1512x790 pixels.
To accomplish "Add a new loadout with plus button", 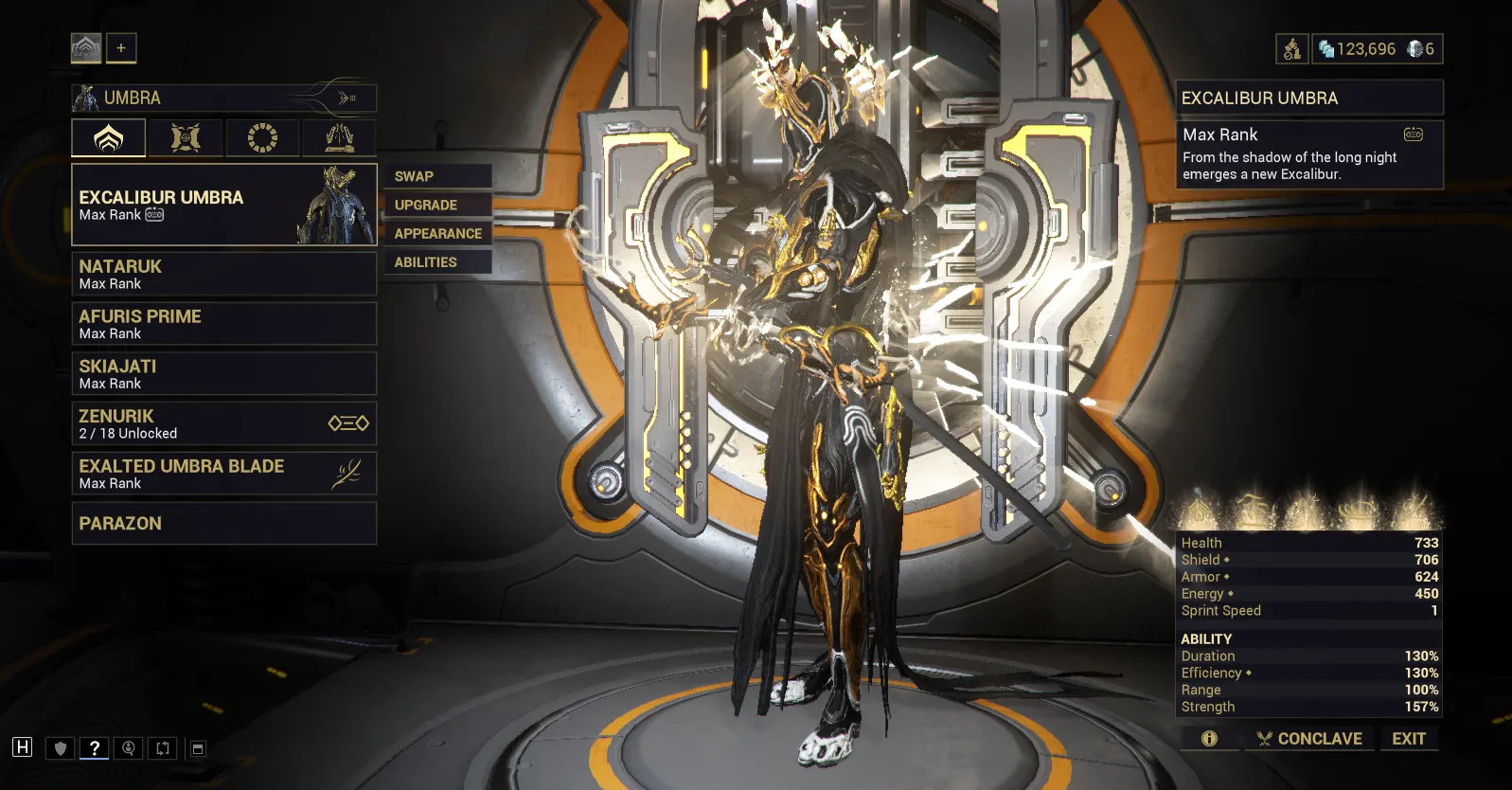I will (x=121, y=48).
